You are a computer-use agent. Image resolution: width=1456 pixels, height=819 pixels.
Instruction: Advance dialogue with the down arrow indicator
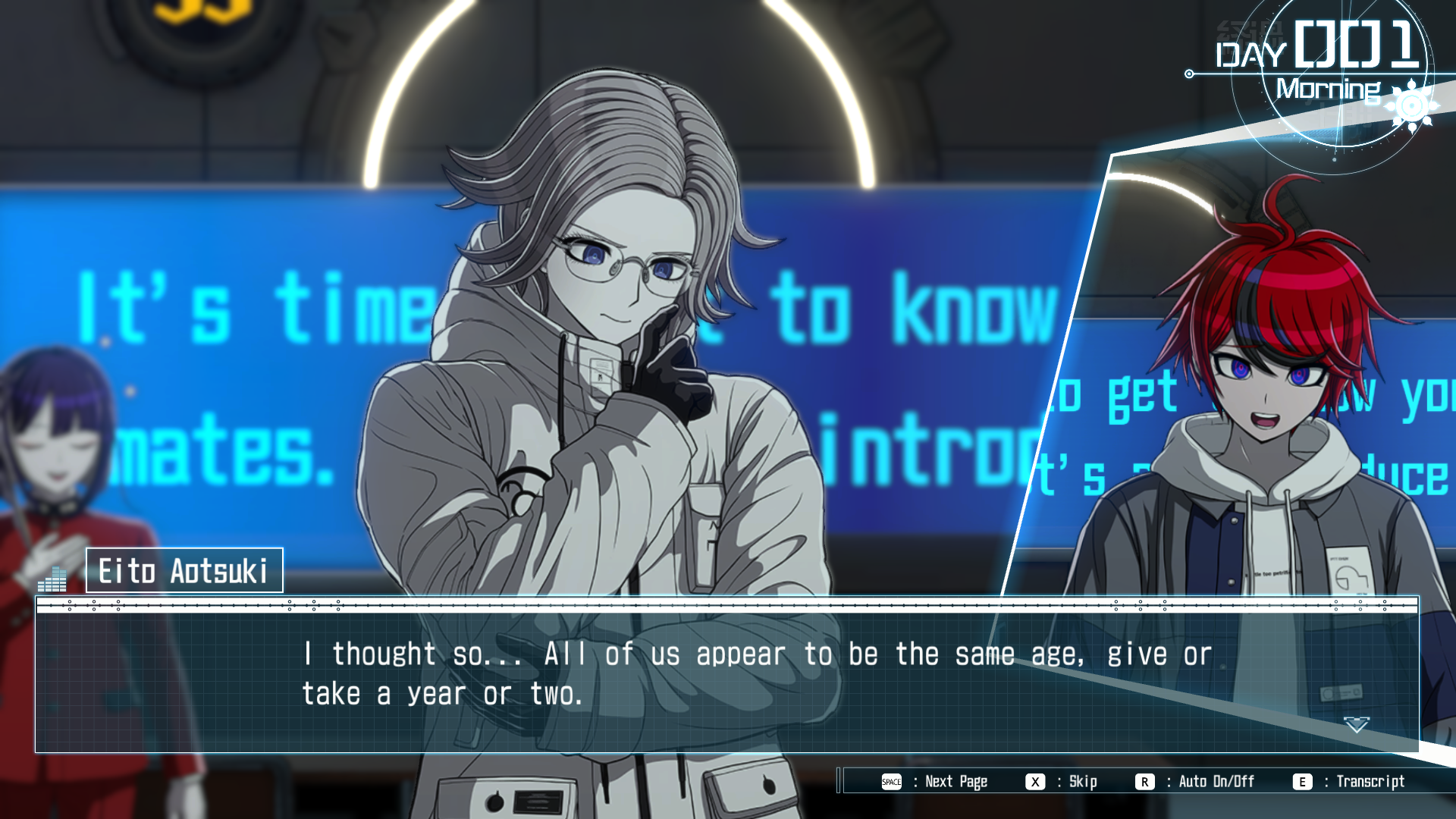point(1356,725)
